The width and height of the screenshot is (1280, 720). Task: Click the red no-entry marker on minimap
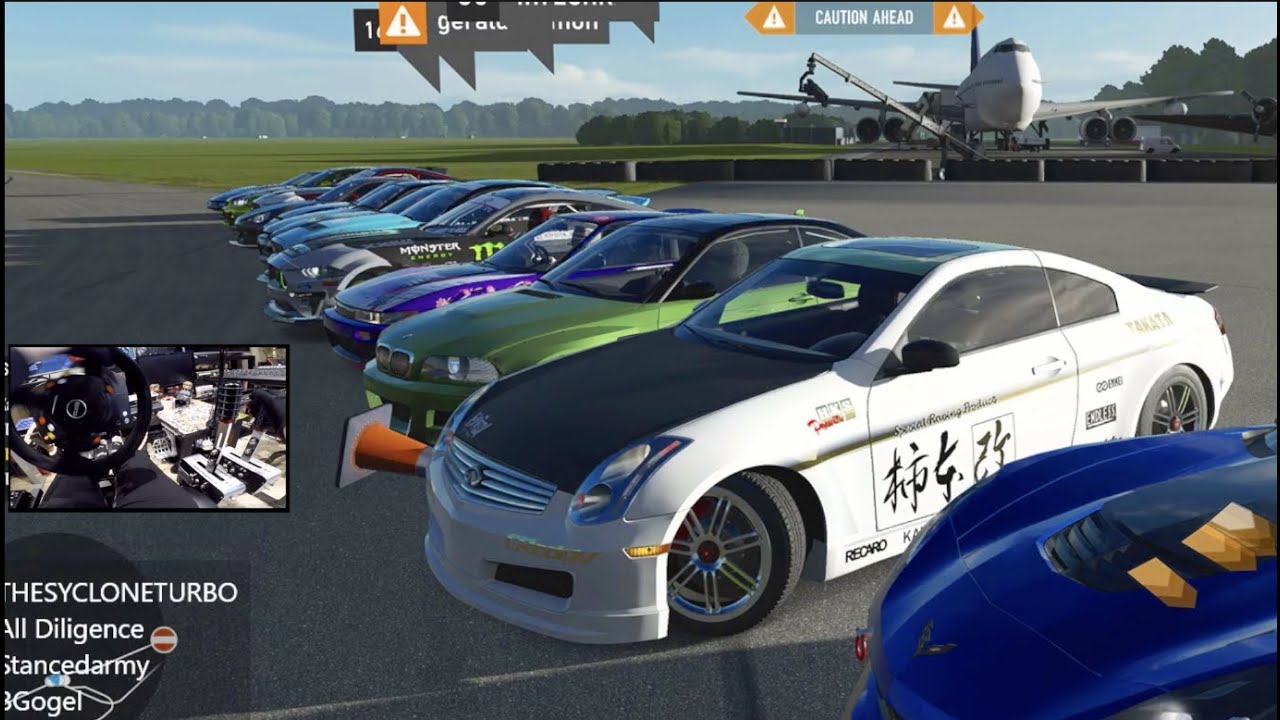165,639
